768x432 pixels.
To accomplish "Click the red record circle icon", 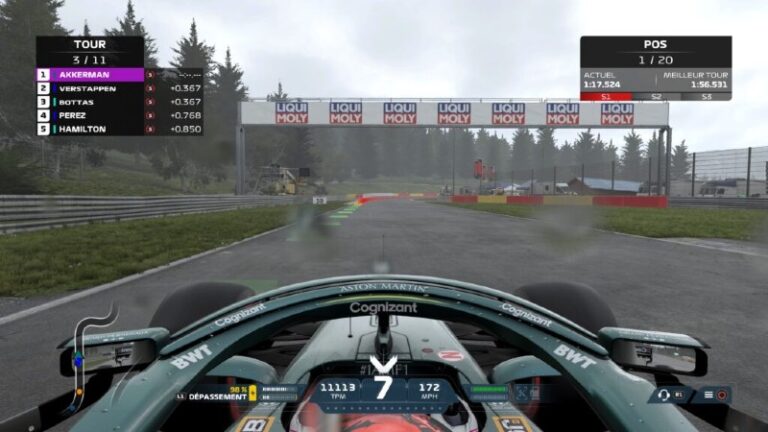I will tap(722, 395).
